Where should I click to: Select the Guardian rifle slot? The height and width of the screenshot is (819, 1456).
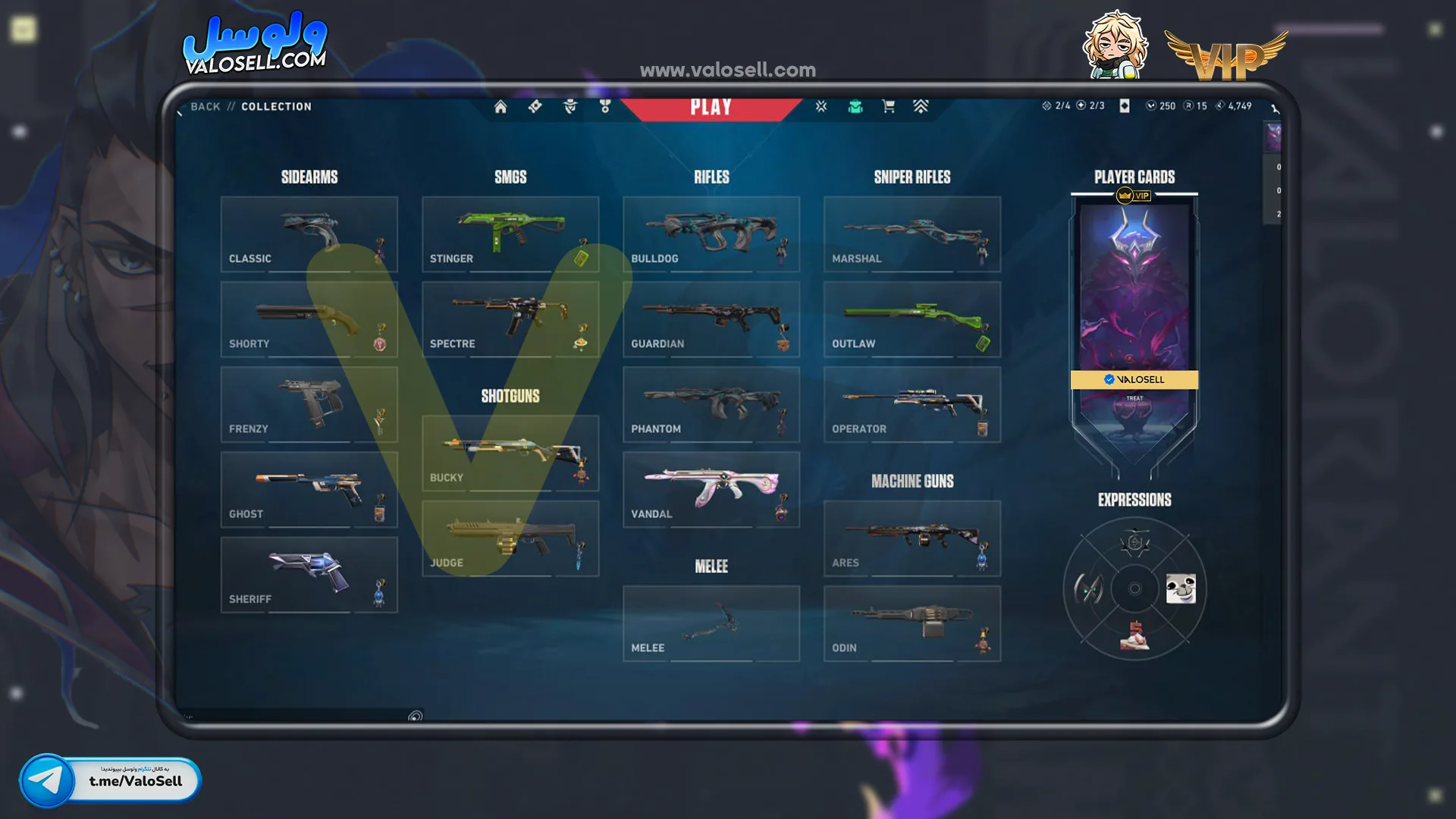click(x=711, y=319)
